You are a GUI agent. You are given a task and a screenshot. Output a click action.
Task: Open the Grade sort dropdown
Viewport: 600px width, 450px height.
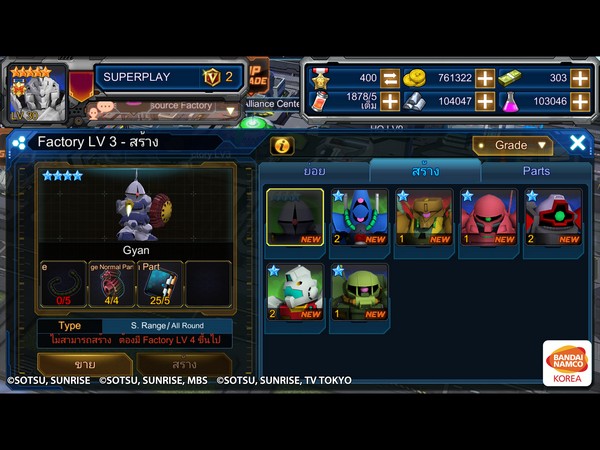(x=513, y=145)
